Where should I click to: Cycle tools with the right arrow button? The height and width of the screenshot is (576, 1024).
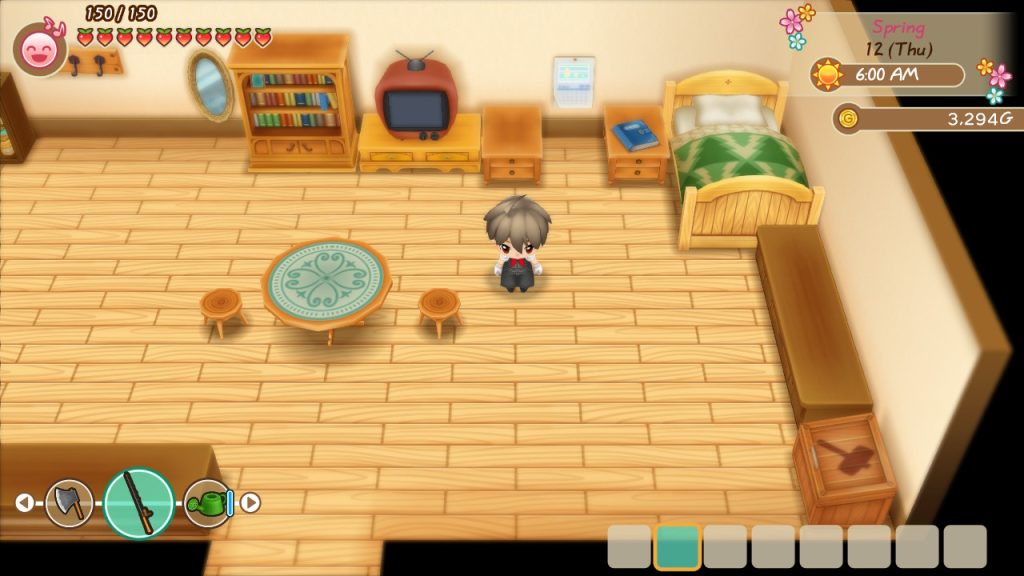(x=251, y=503)
